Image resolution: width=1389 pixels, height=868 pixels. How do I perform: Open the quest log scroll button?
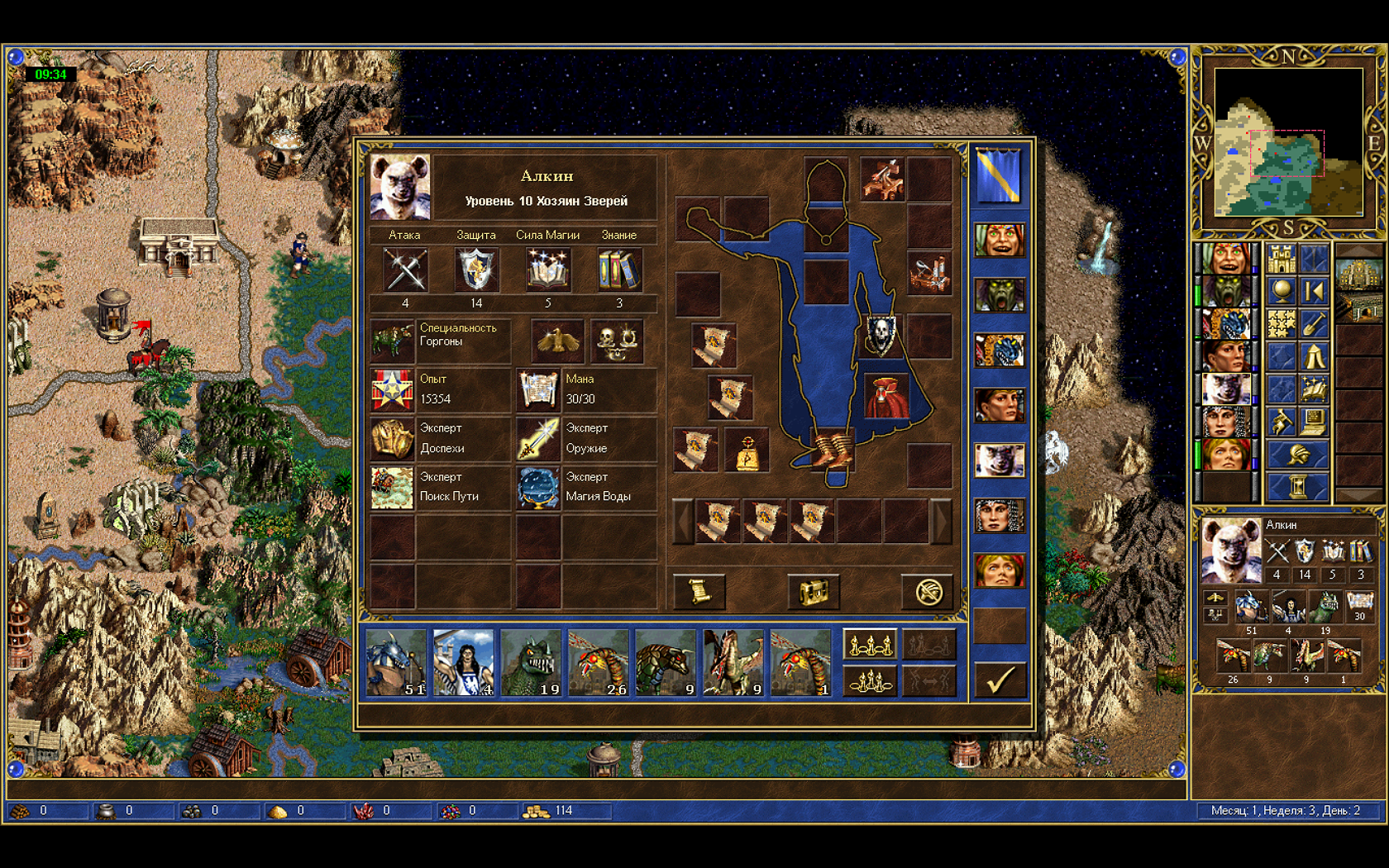click(699, 591)
